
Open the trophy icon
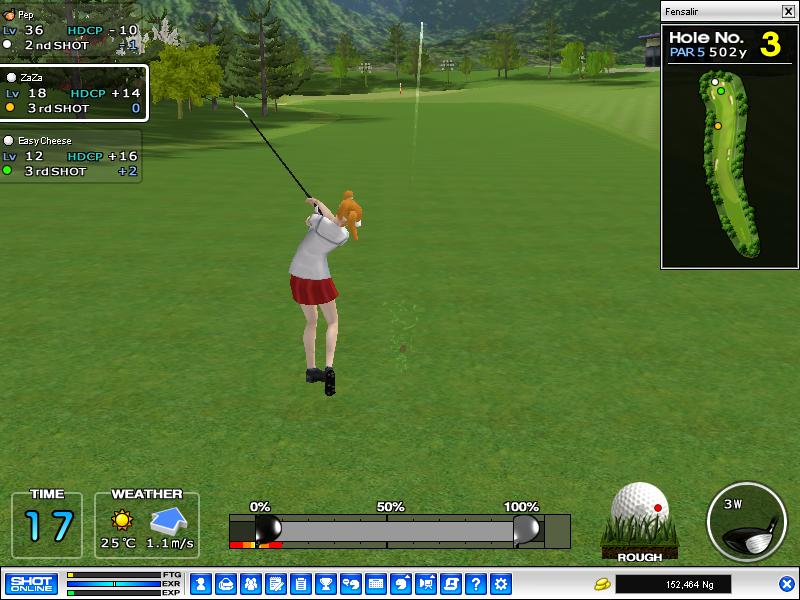326,584
